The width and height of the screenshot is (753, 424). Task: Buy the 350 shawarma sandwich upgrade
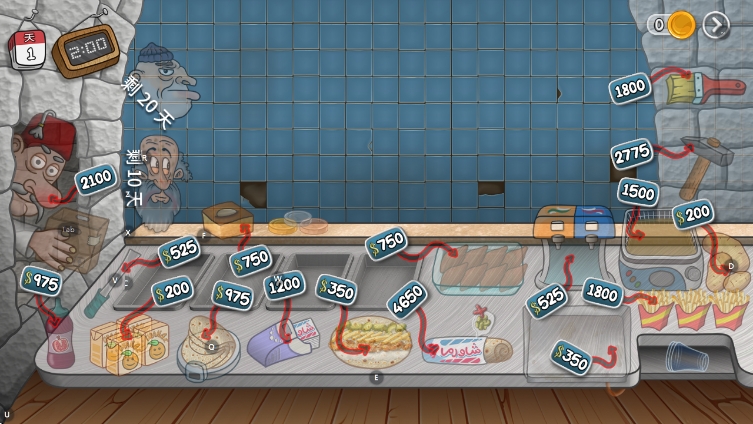click(x=337, y=289)
